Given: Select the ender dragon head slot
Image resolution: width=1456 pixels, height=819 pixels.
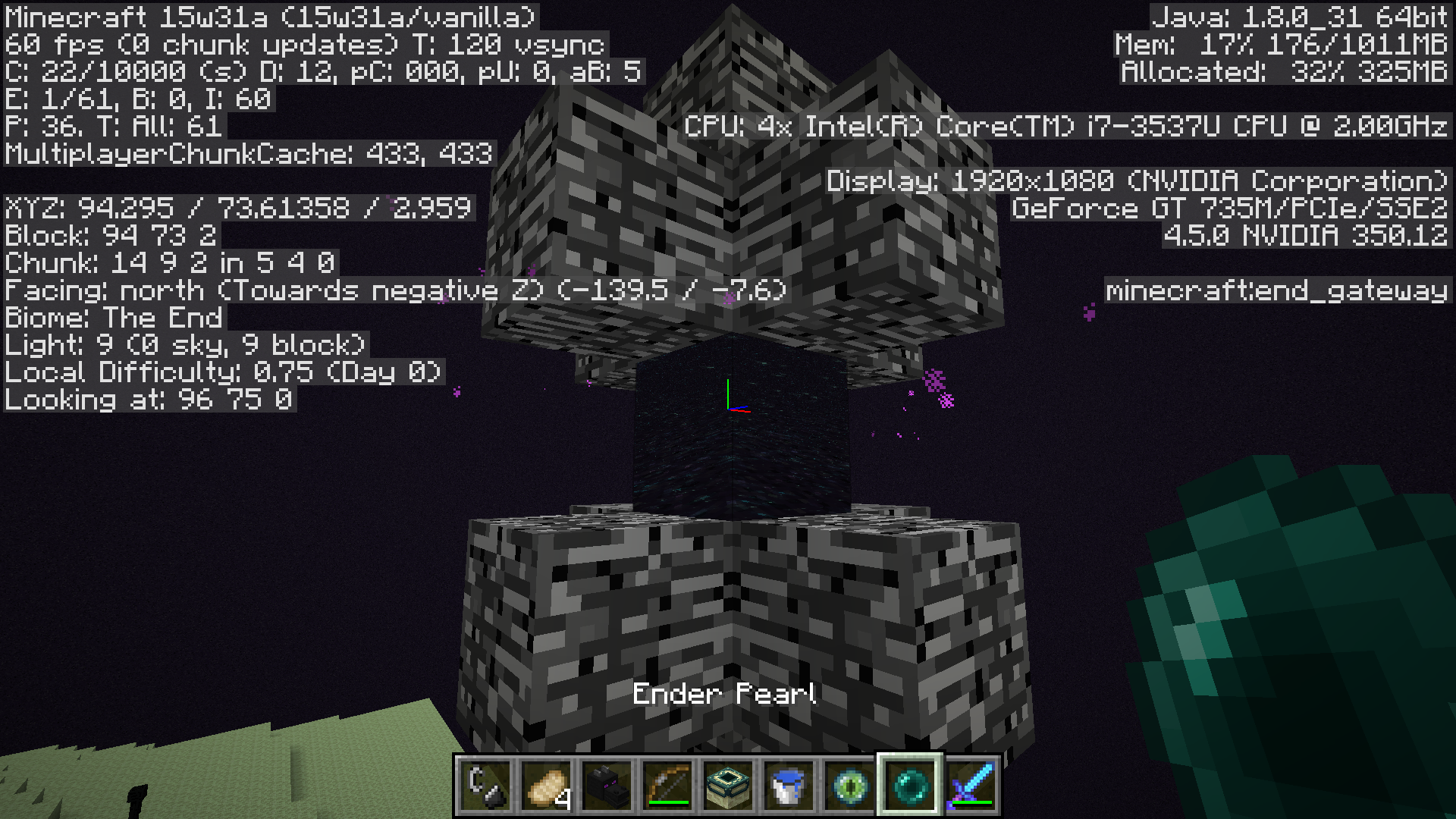Looking at the screenshot, I should 607,785.
